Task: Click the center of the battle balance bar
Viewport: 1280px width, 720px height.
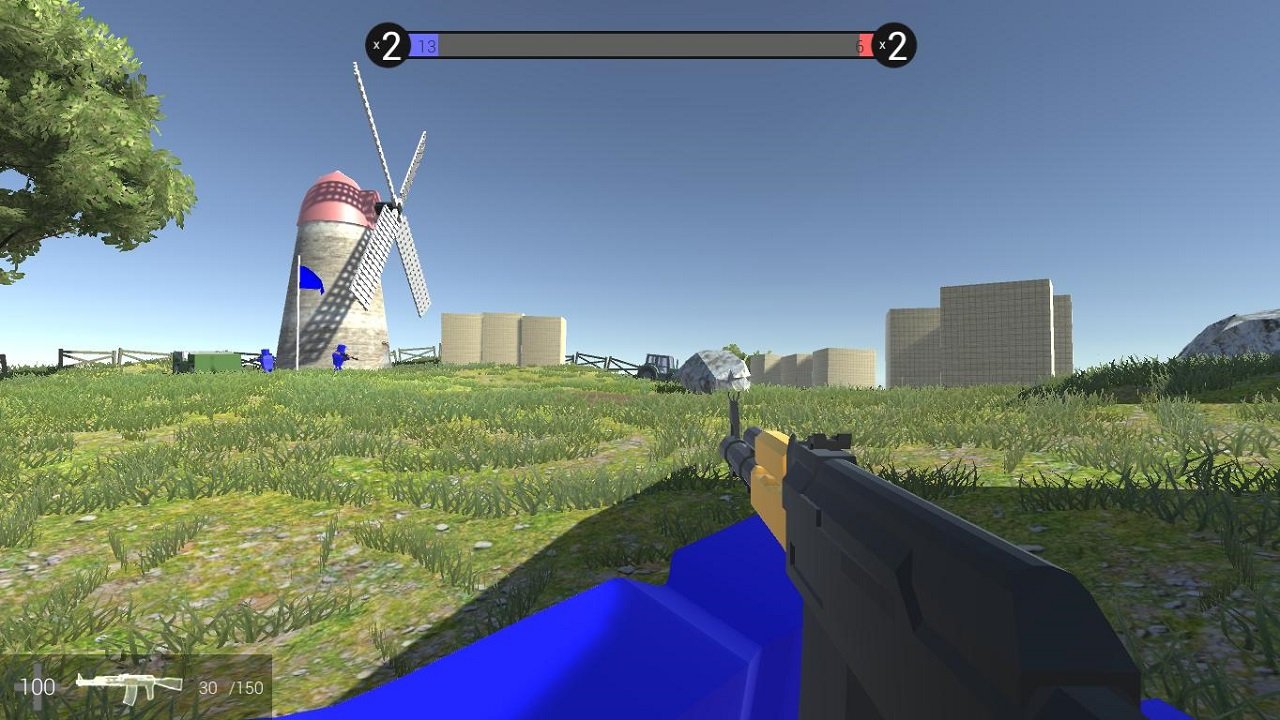Action: point(640,44)
